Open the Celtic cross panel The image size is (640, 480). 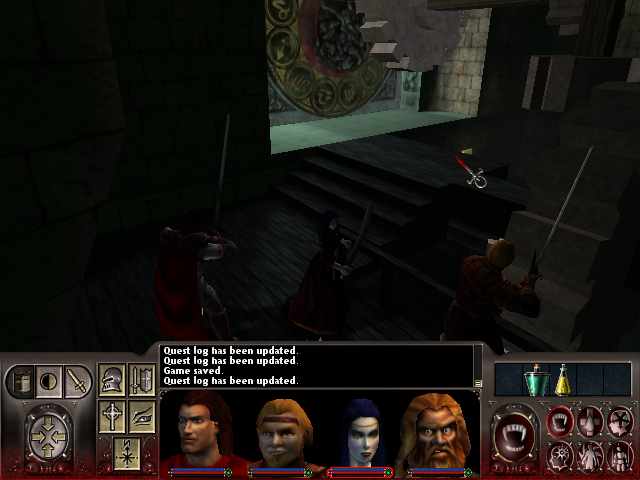click(x=112, y=416)
